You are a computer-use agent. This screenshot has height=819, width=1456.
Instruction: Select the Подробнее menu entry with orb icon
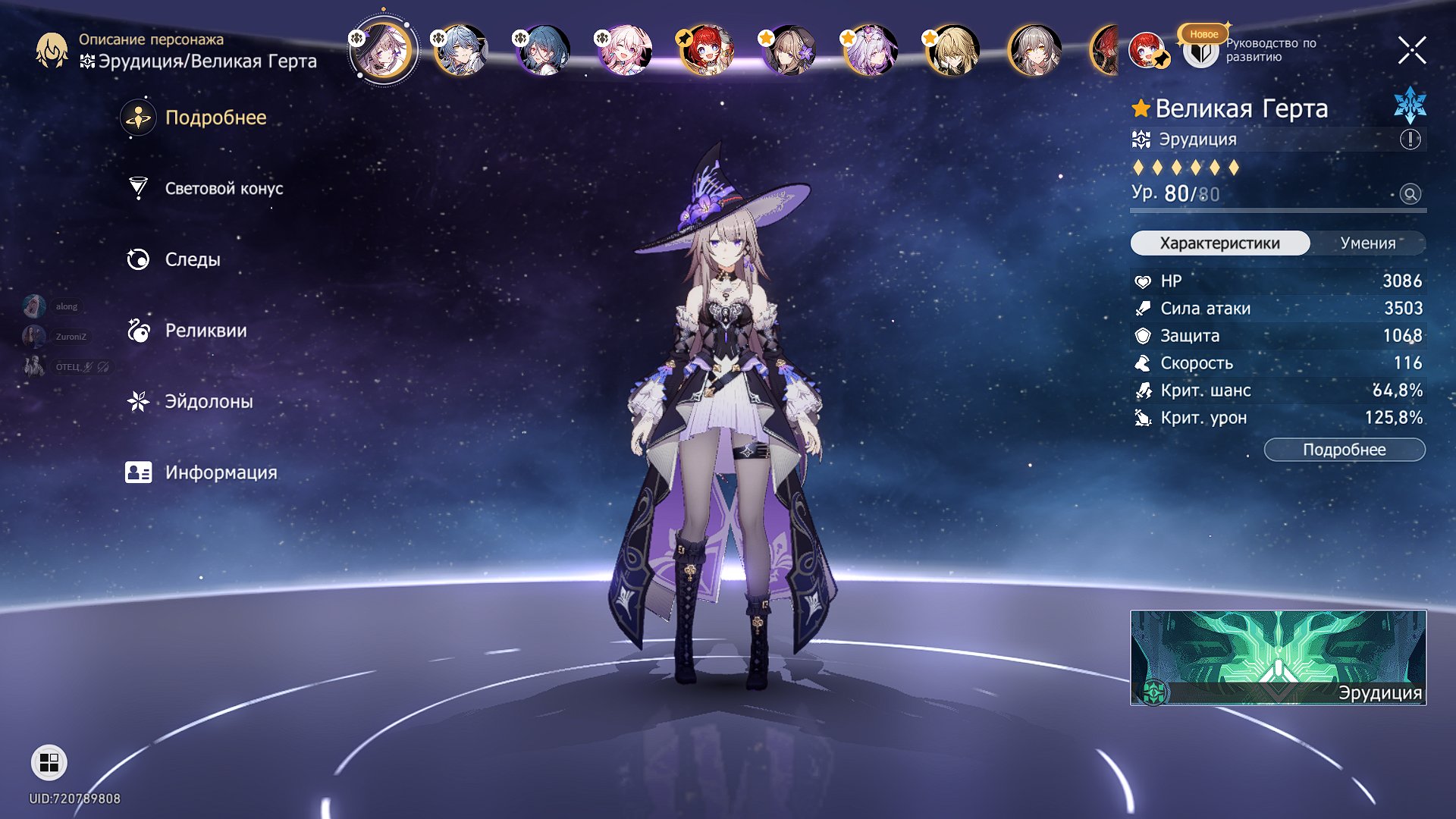click(215, 118)
